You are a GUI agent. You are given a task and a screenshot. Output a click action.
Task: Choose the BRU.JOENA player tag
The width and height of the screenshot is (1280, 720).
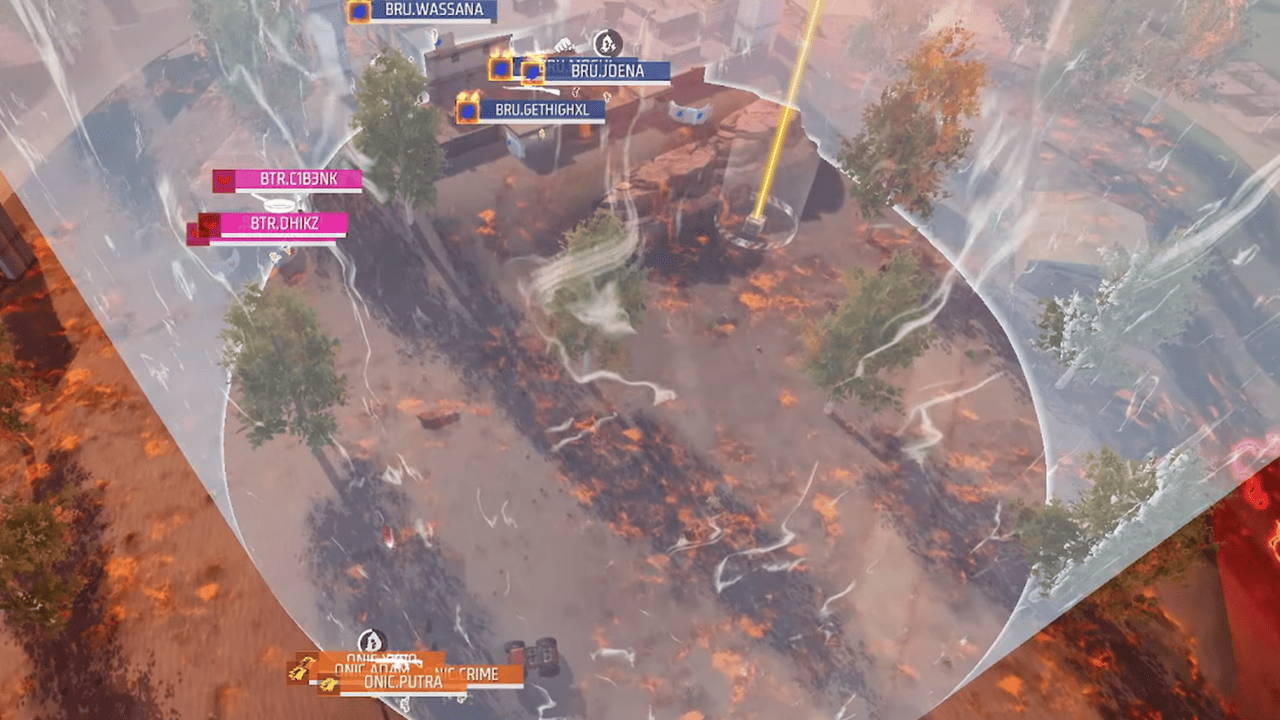tap(607, 71)
